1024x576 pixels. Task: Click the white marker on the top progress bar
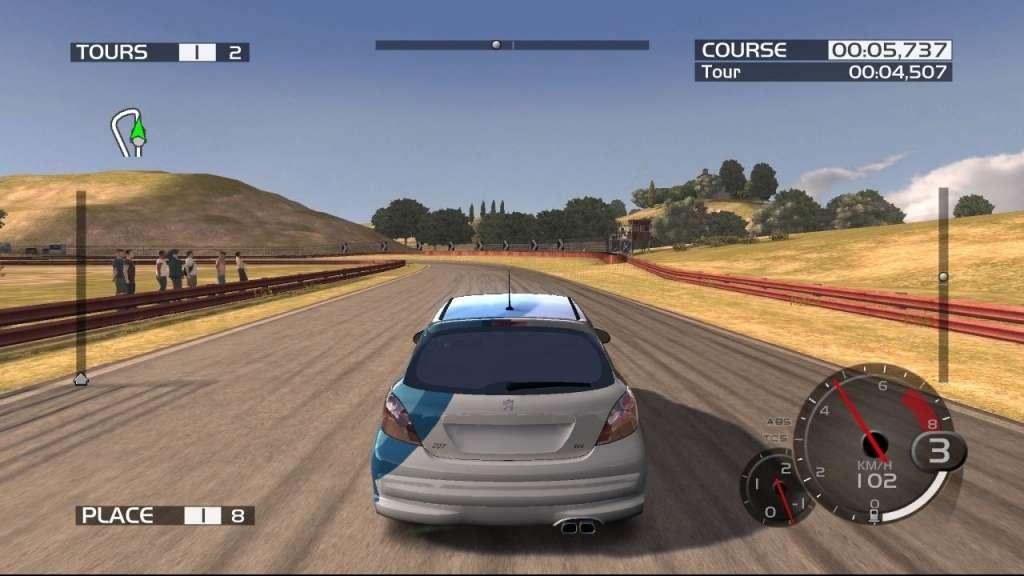(x=495, y=45)
